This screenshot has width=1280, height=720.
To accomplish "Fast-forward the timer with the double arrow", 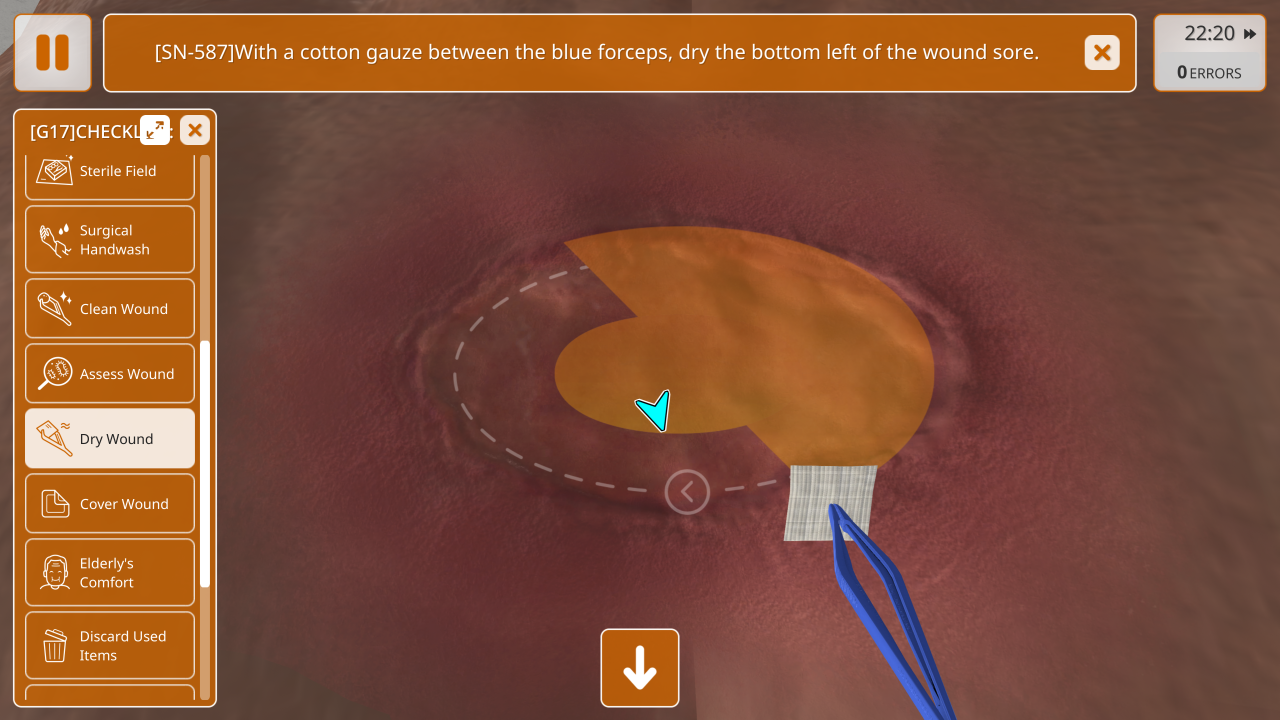I will tap(1250, 34).
